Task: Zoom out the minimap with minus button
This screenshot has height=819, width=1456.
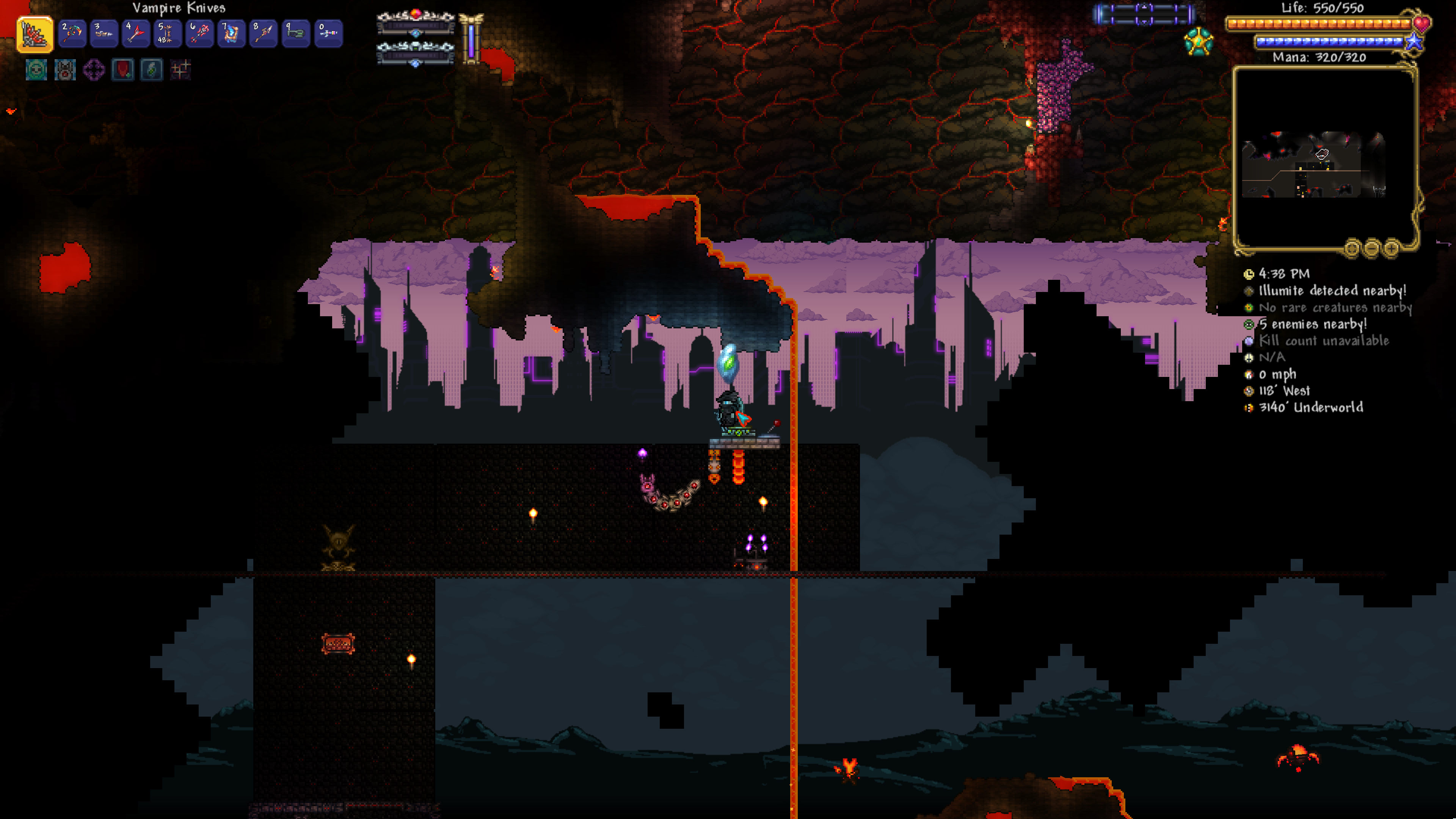Action: coord(1371,248)
